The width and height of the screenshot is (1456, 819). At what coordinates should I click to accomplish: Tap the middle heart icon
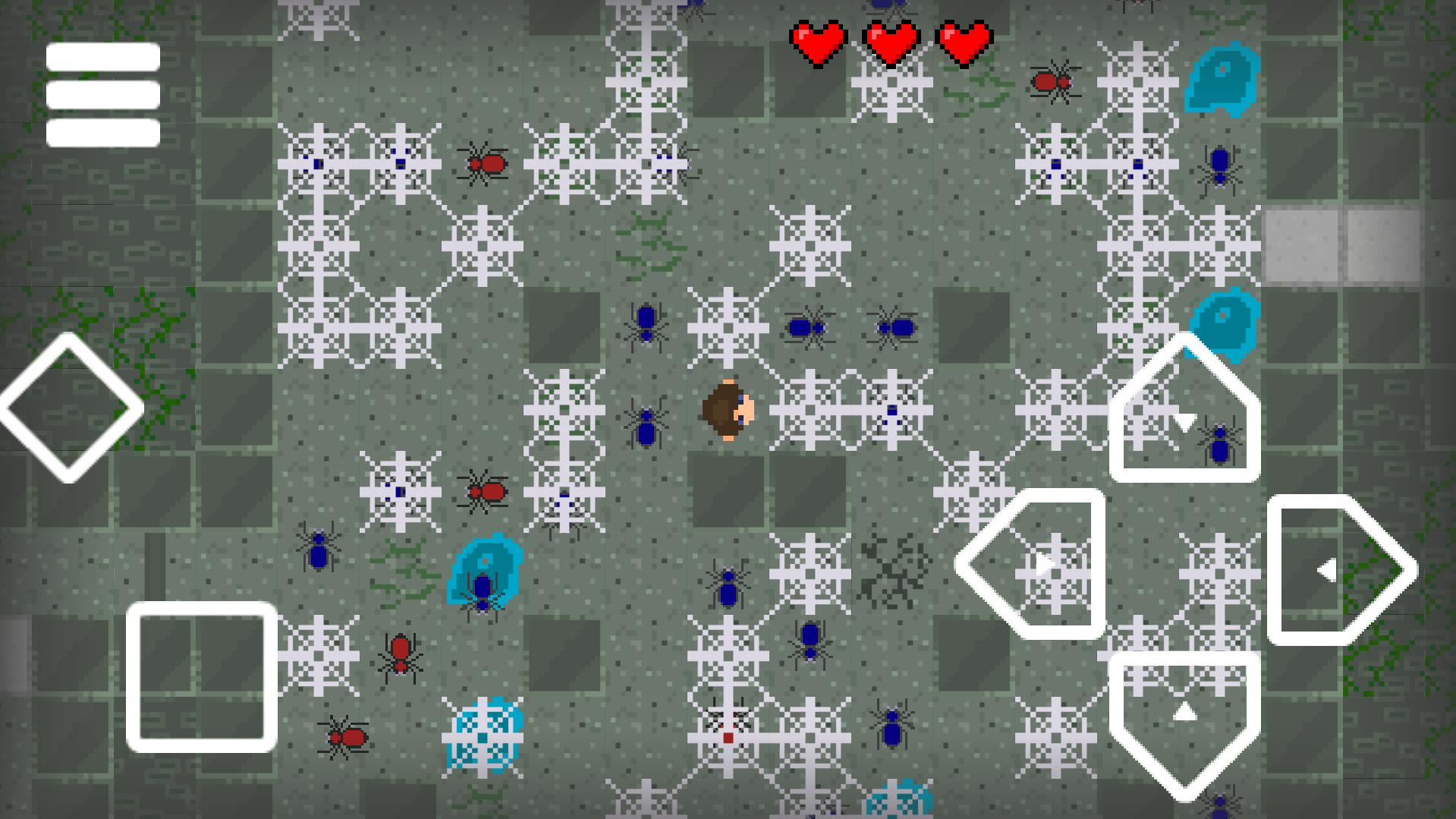[892, 42]
